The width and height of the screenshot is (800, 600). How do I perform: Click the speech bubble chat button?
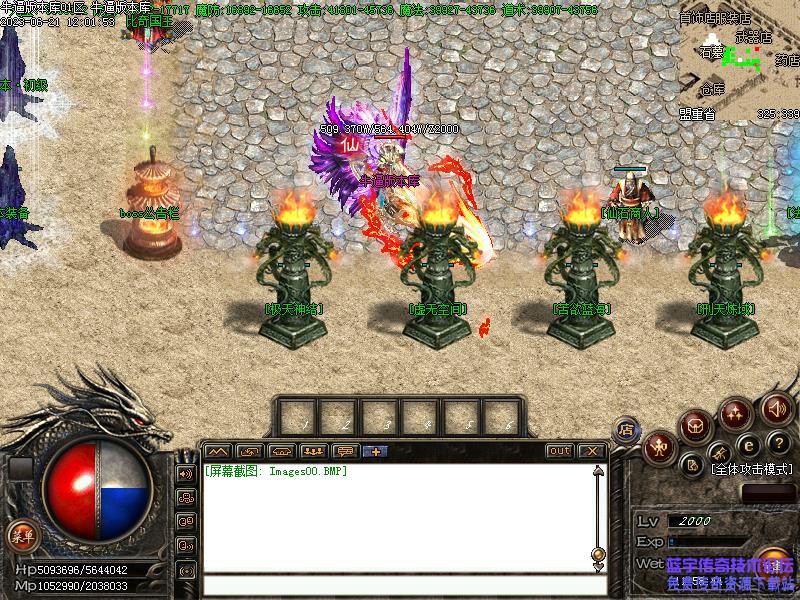pos(345,451)
